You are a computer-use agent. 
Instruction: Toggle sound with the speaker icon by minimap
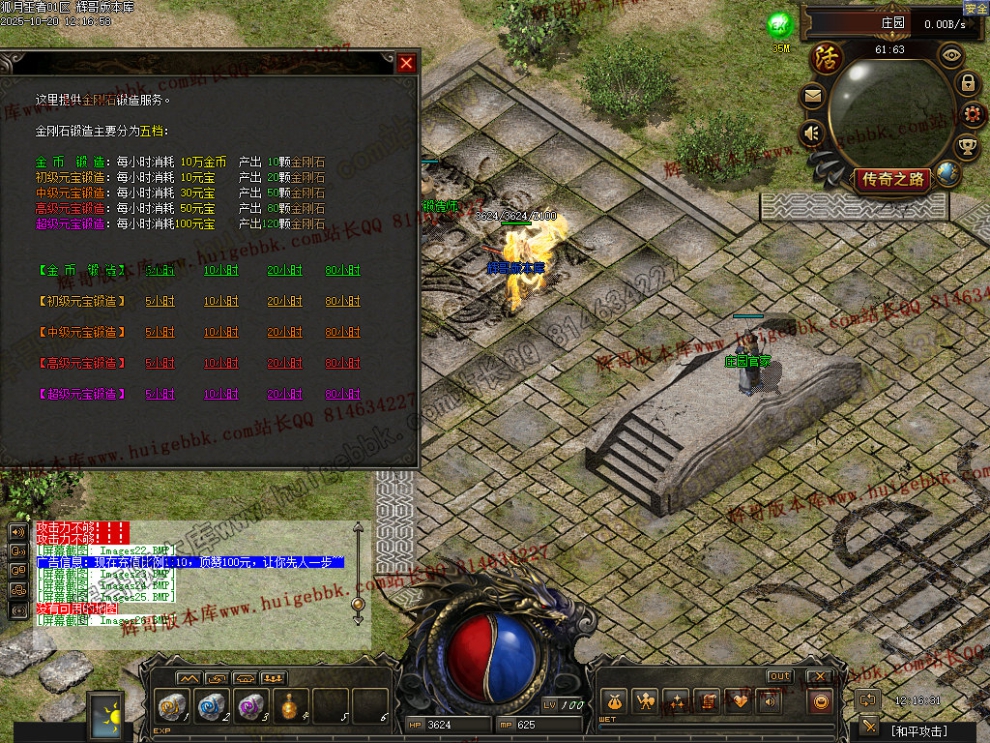coord(812,132)
